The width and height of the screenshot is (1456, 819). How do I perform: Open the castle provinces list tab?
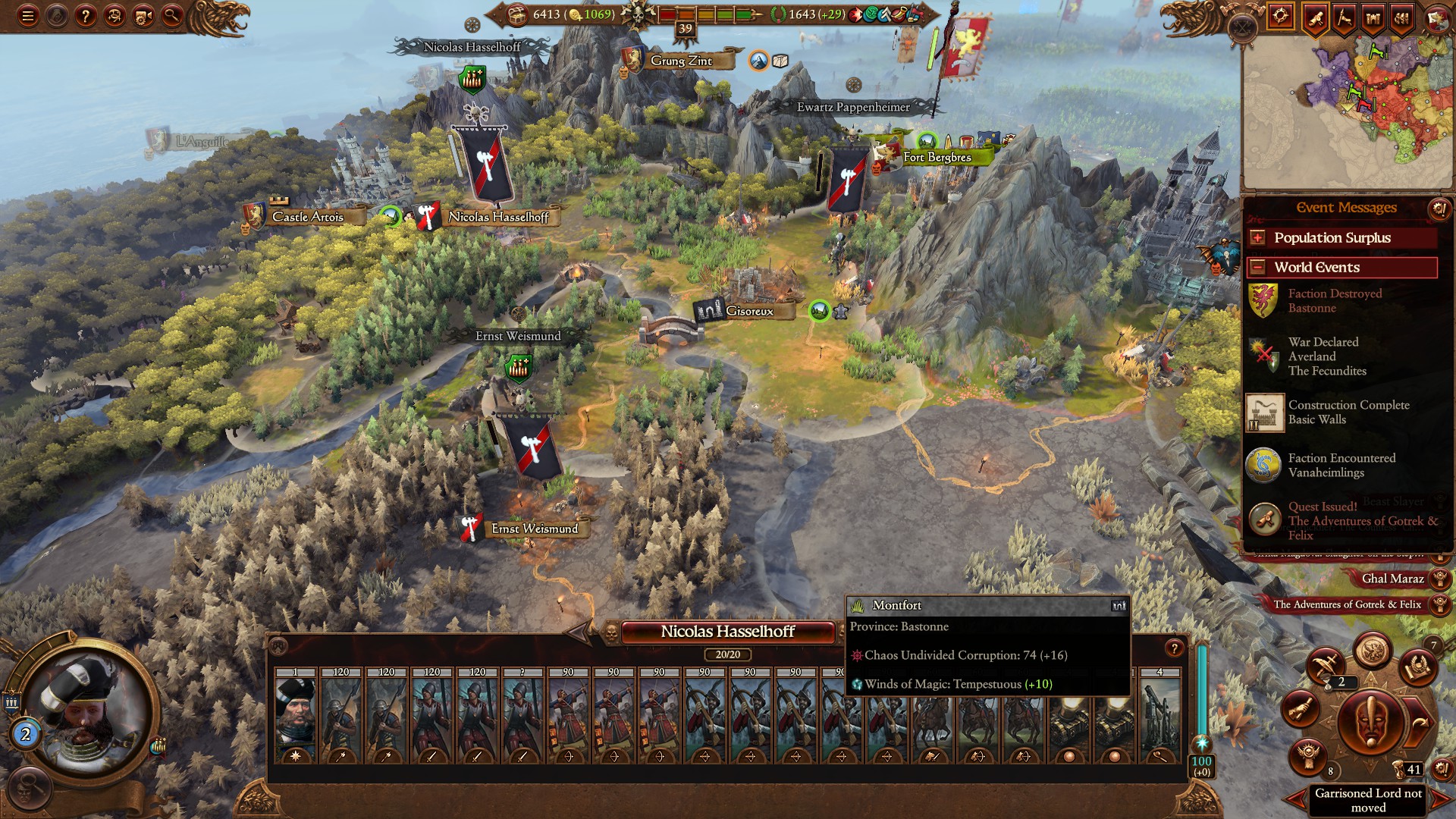[1373, 17]
